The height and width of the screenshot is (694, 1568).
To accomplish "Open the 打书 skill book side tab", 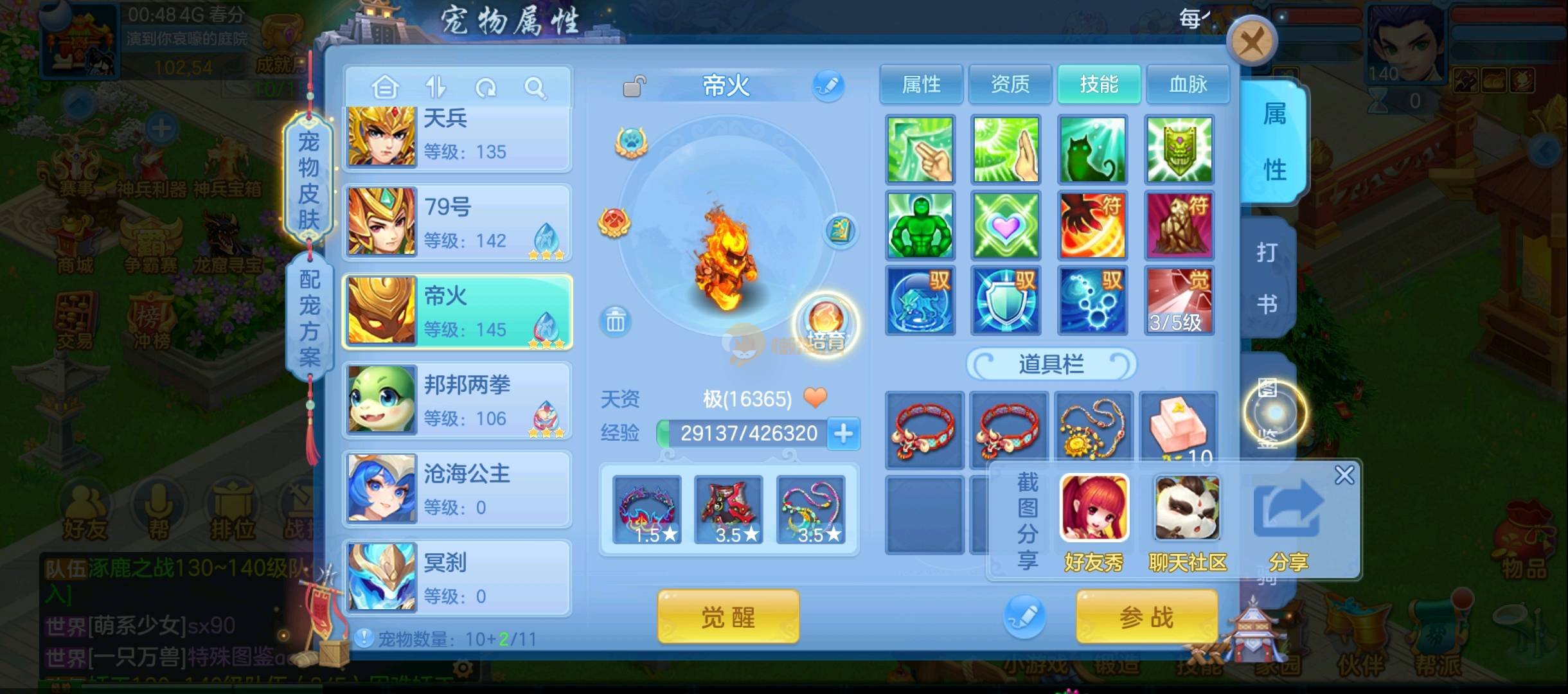I will click(1267, 278).
